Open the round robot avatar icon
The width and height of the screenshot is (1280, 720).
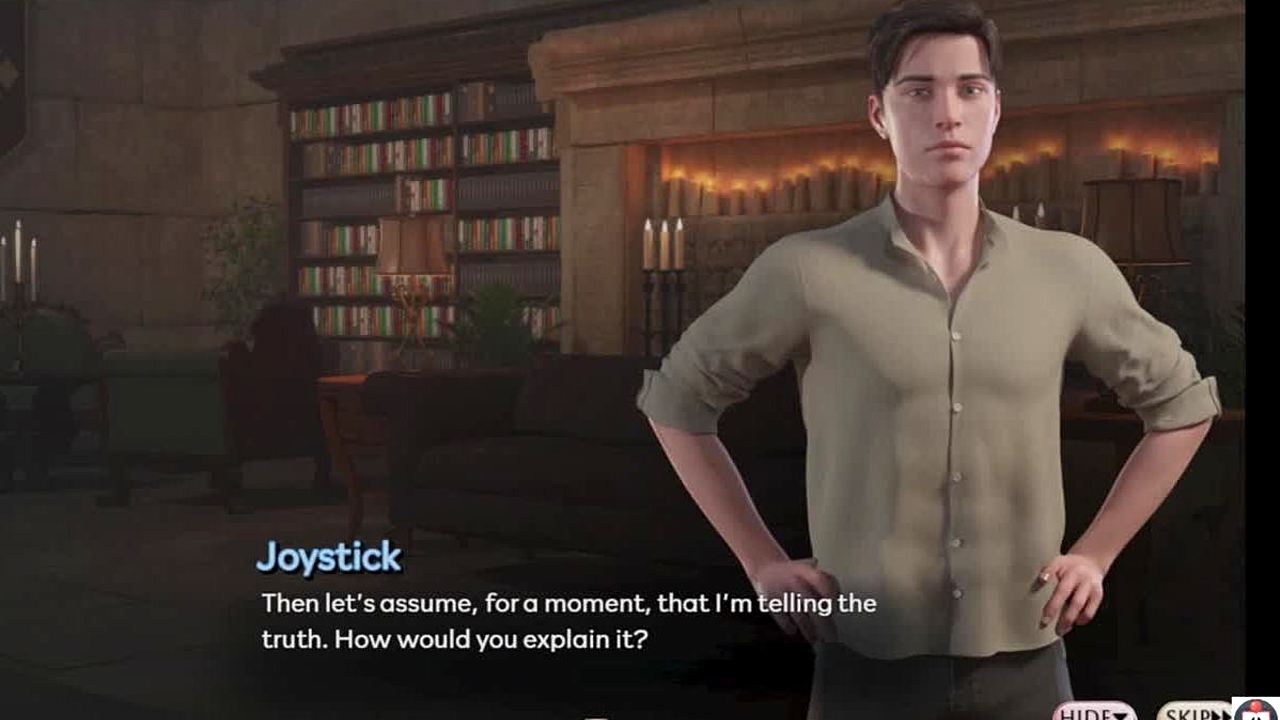tap(1256, 710)
